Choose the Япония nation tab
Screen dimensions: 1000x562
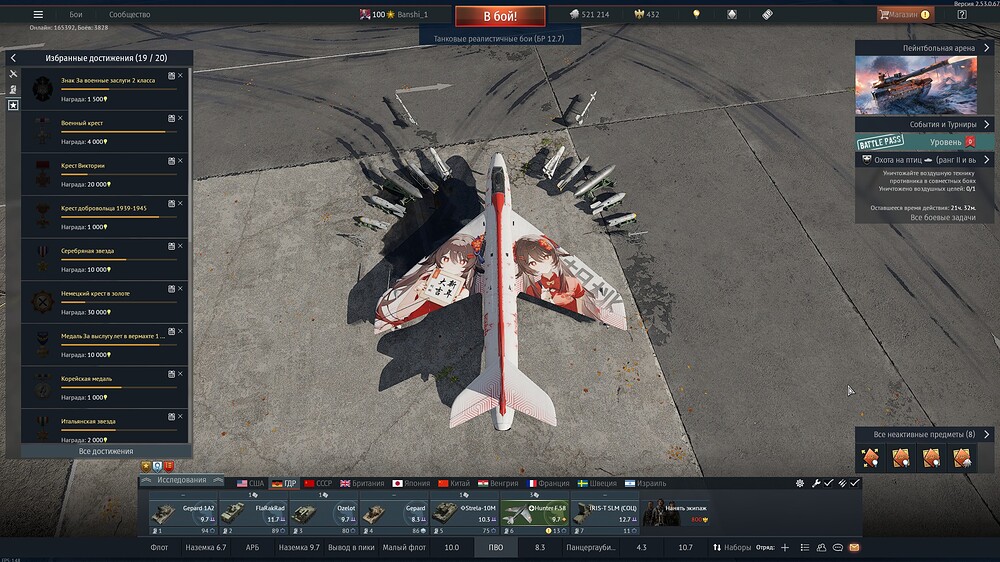[x=412, y=483]
